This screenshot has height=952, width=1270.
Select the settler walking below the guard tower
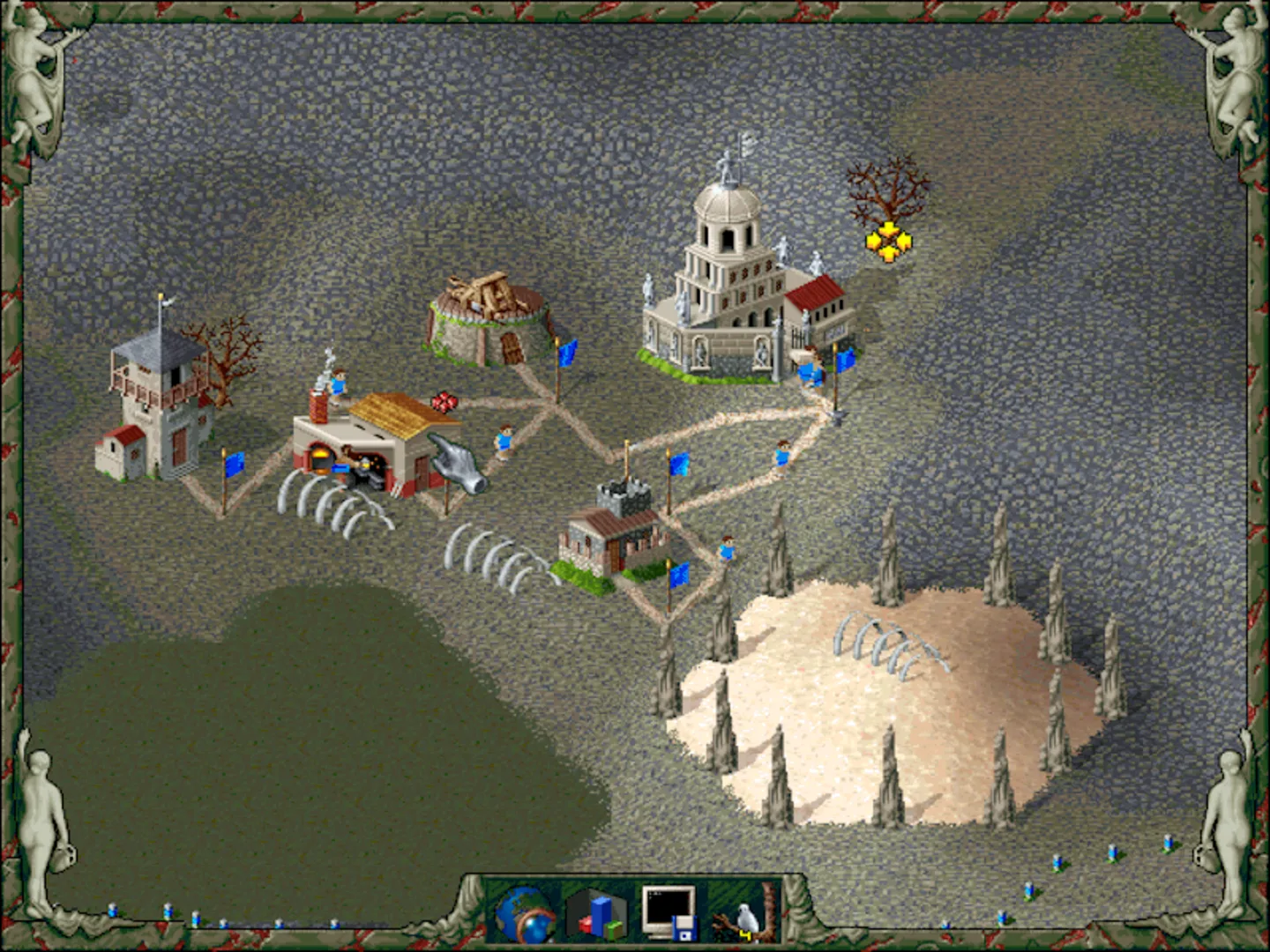coord(726,547)
